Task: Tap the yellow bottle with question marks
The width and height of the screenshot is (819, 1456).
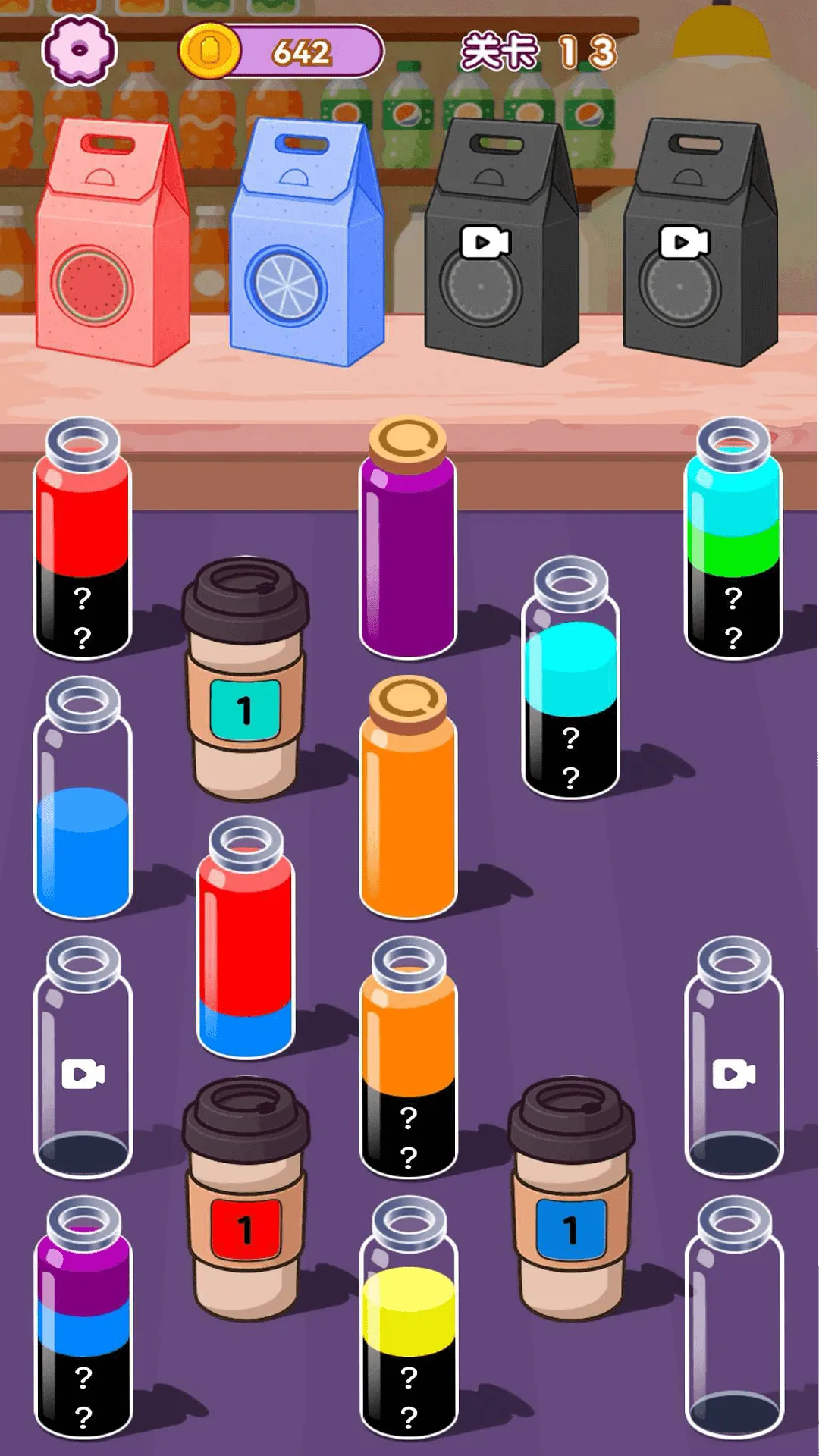Action: 408,1321
